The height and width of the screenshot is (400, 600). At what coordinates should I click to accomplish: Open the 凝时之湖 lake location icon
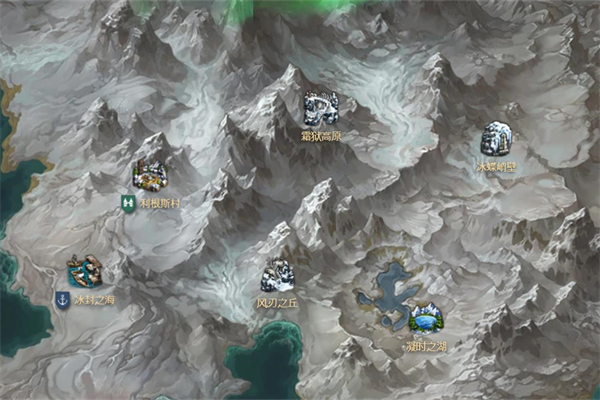(x=426, y=318)
